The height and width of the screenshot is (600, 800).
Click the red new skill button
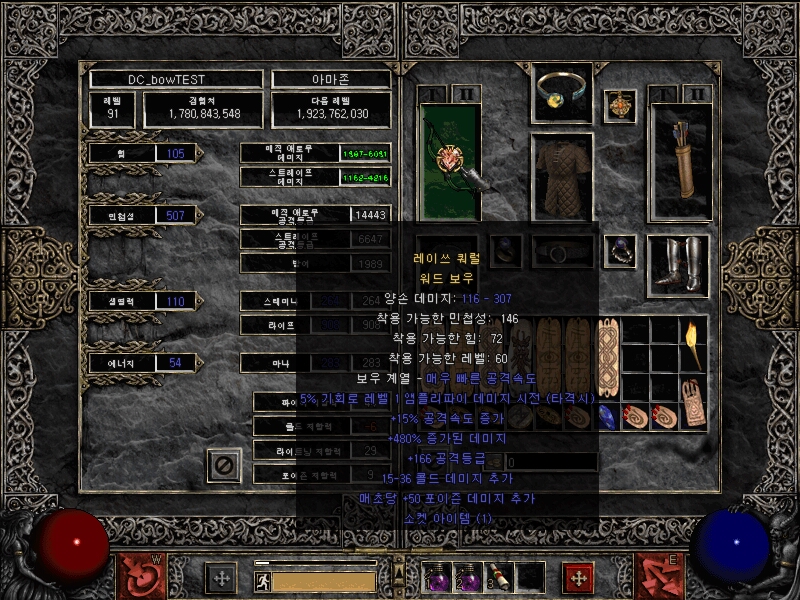(x=577, y=577)
